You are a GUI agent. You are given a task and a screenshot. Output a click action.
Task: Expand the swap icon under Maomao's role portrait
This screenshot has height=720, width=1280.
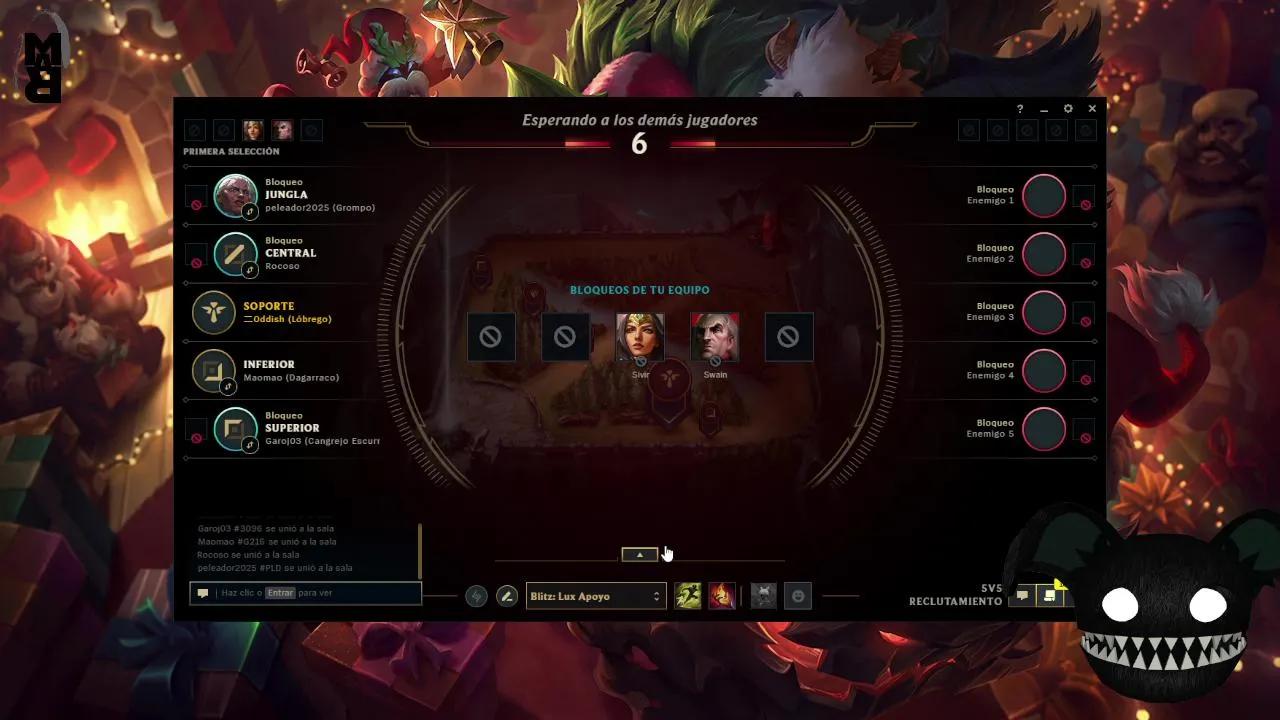(228, 384)
